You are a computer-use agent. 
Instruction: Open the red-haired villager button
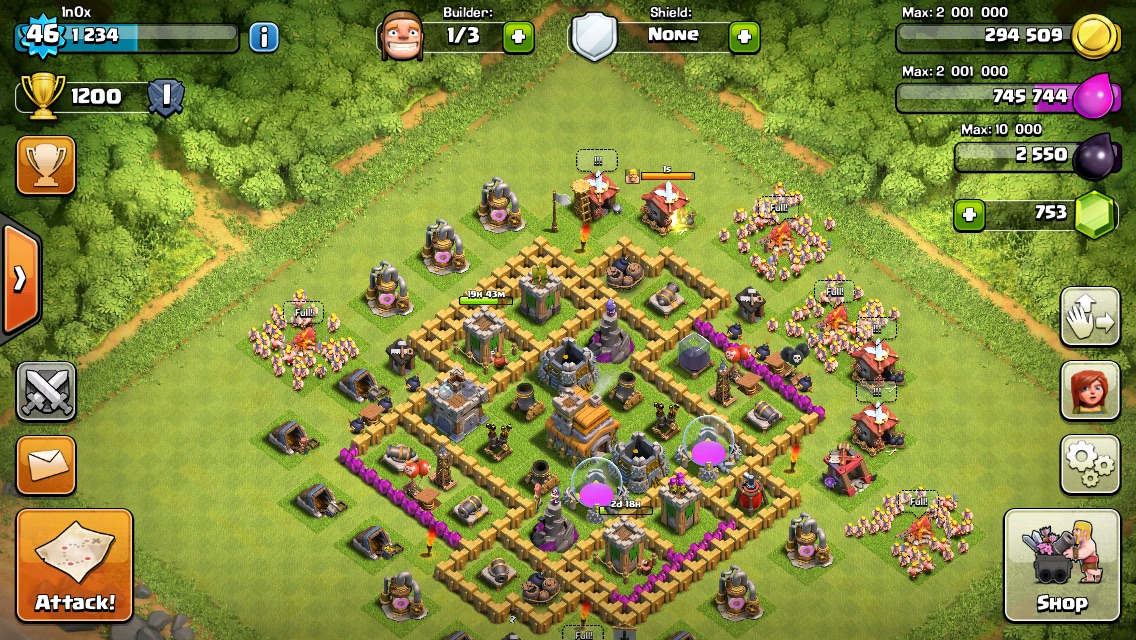tap(1090, 390)
